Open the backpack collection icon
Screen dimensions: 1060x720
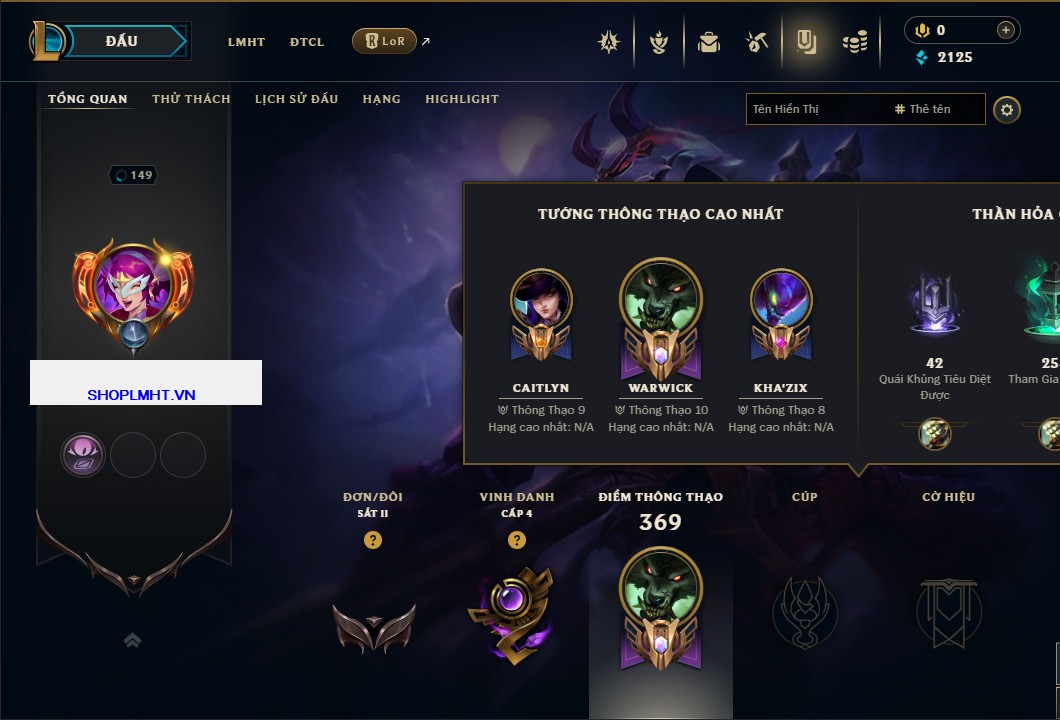click(709, 42)
